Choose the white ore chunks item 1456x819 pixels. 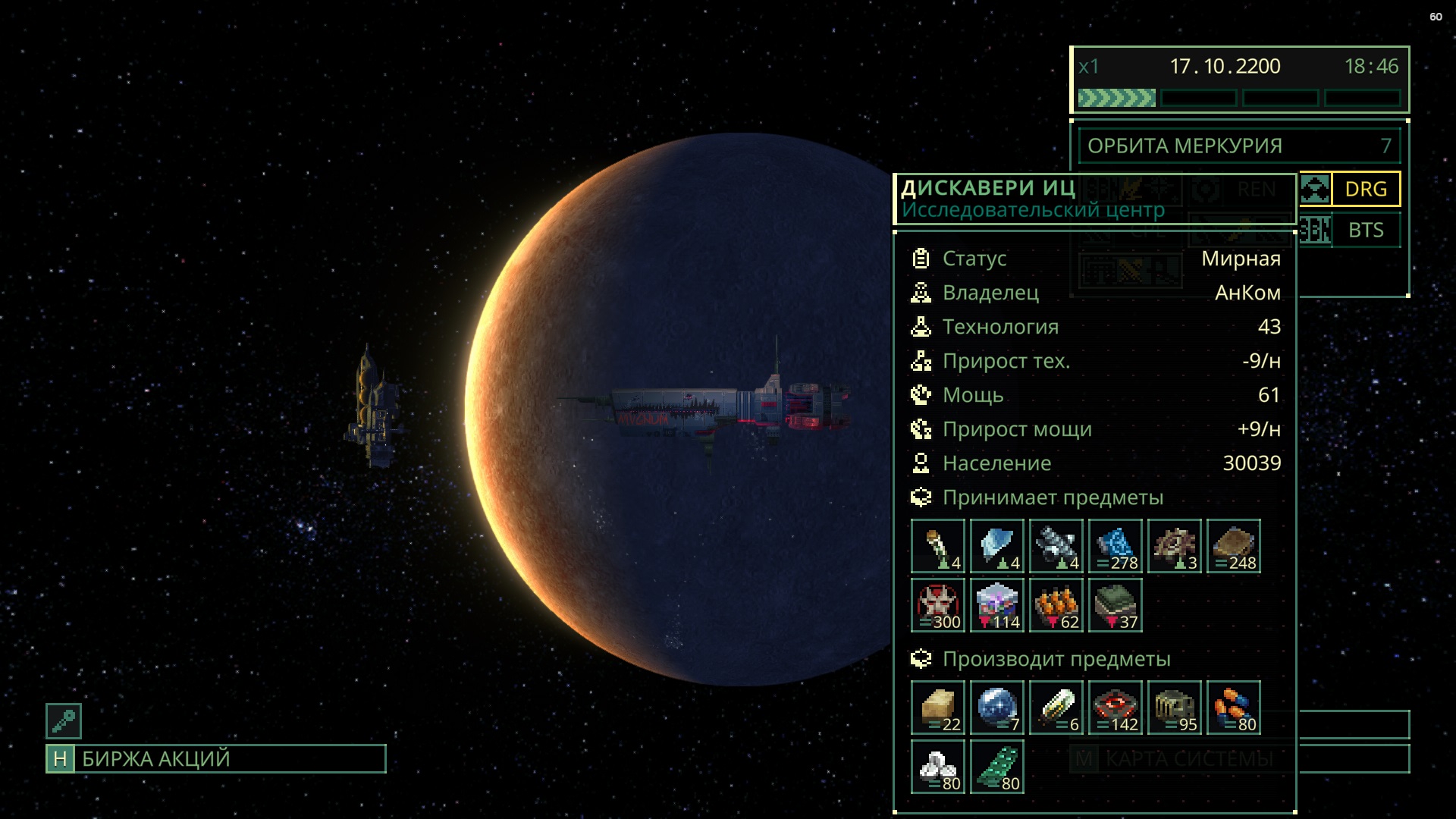pos(938,767)
